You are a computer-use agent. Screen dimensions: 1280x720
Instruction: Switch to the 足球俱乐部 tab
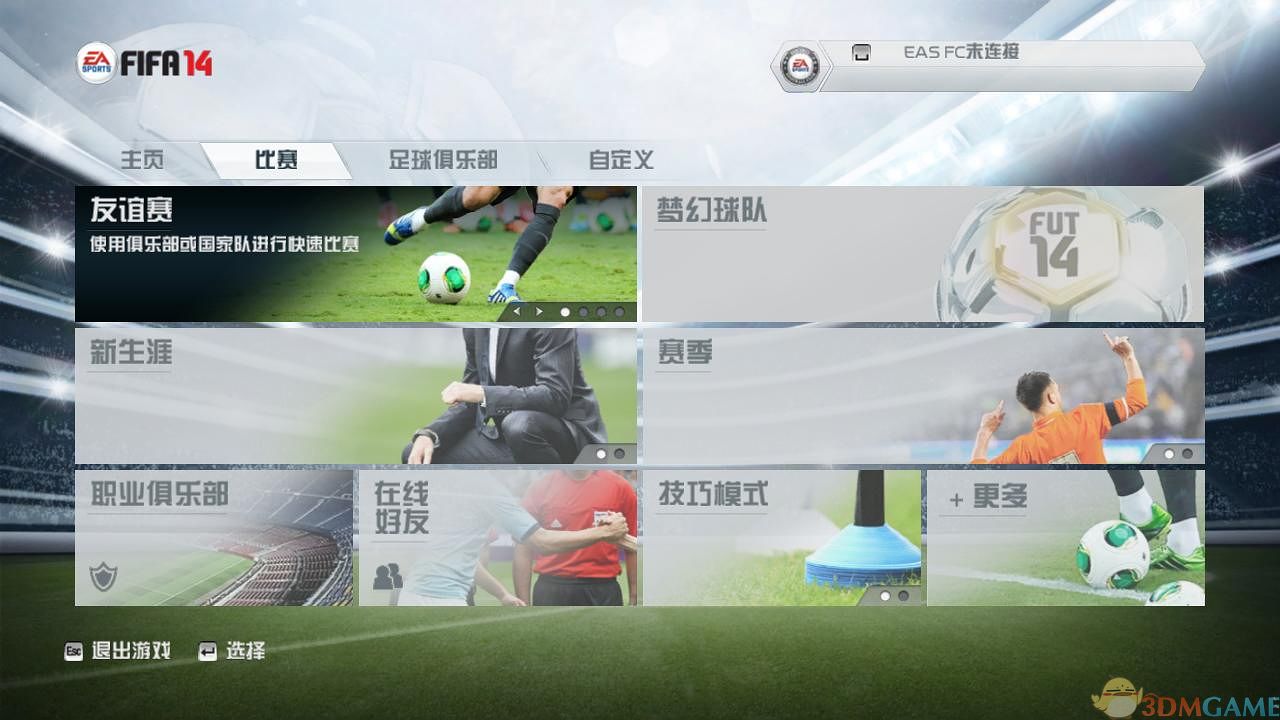coord(443,160)
